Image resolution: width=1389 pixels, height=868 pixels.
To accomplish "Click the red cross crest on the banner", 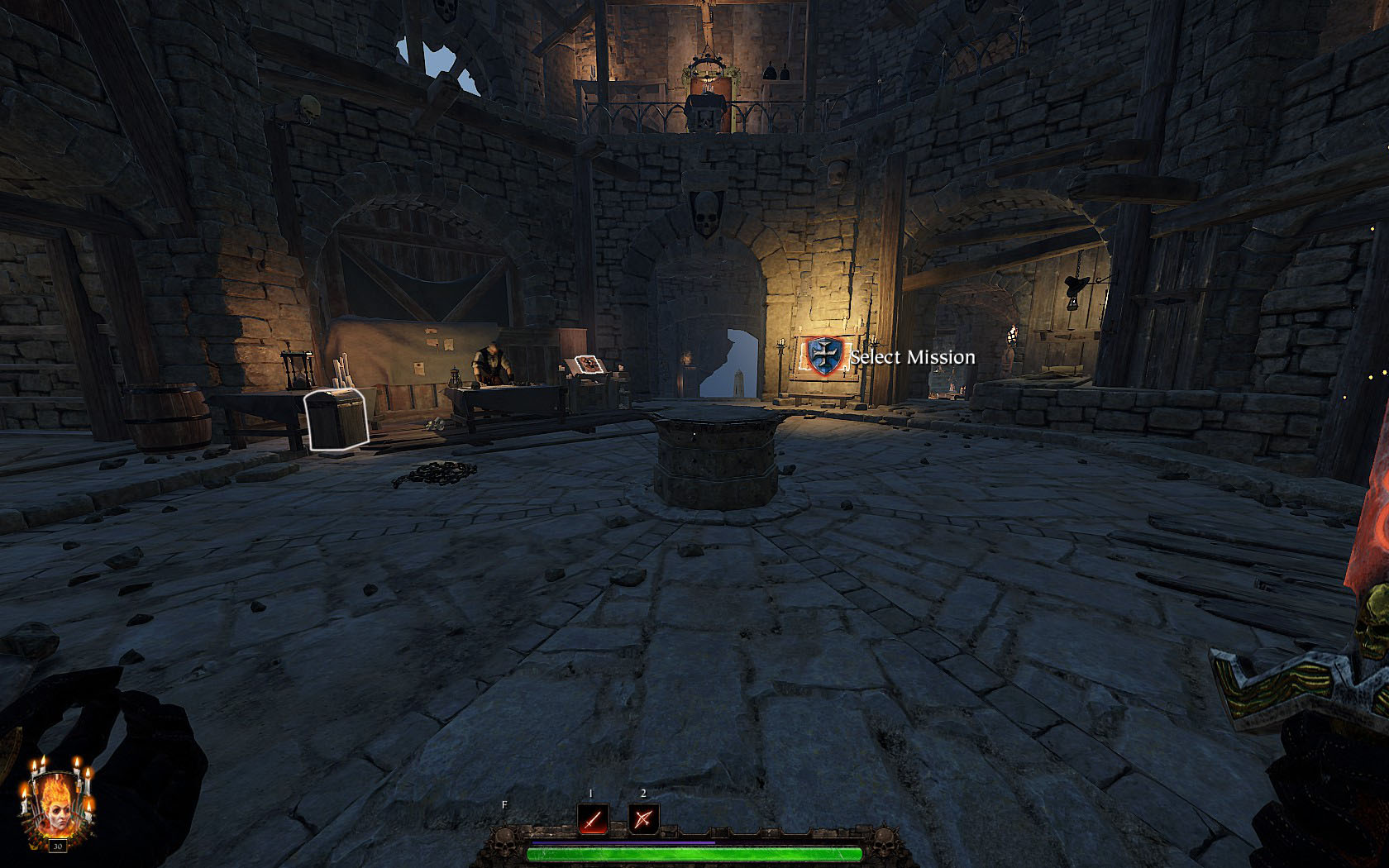I will pos(823,355).
